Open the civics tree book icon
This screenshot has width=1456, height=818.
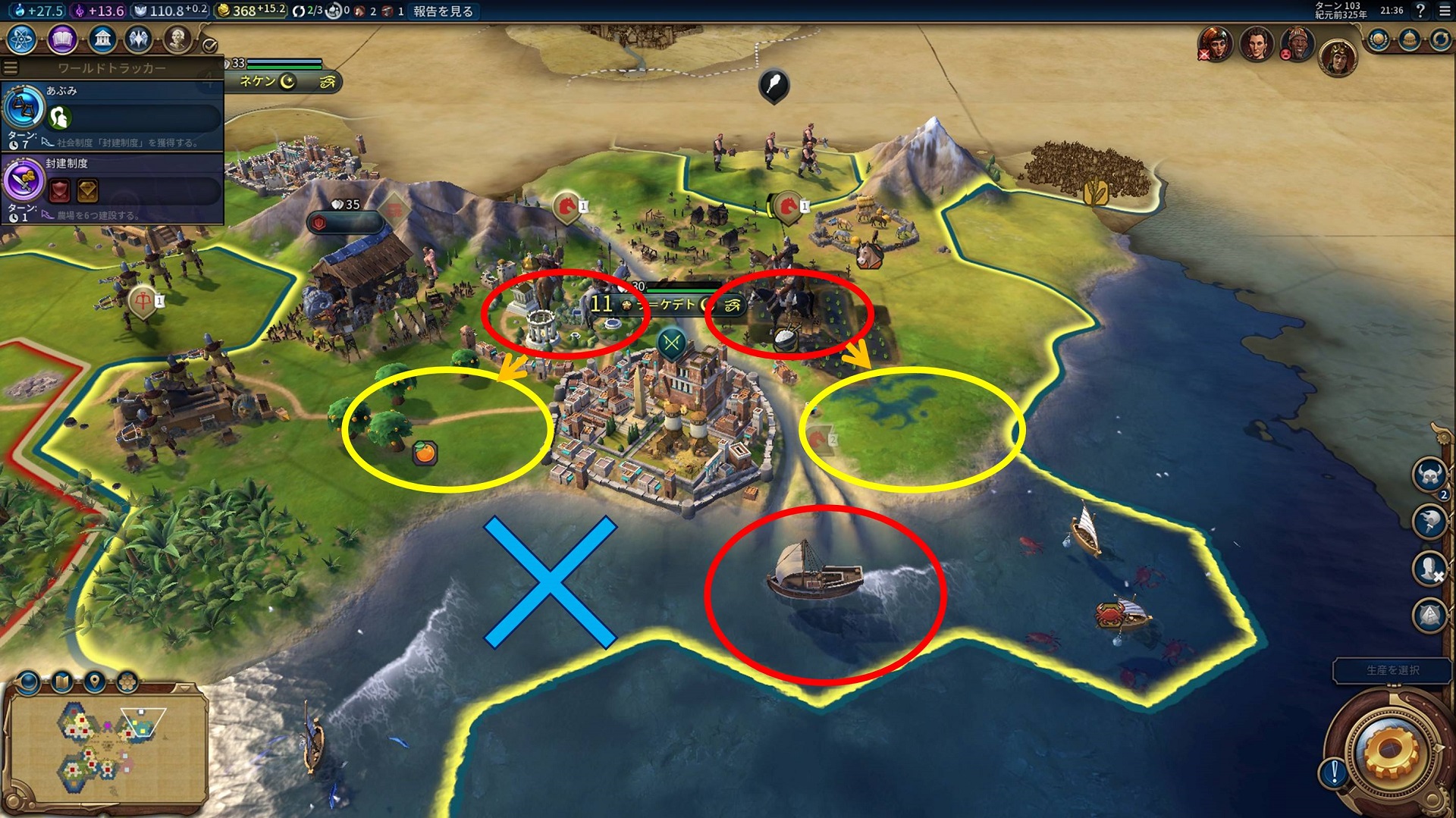pos(61,39)
